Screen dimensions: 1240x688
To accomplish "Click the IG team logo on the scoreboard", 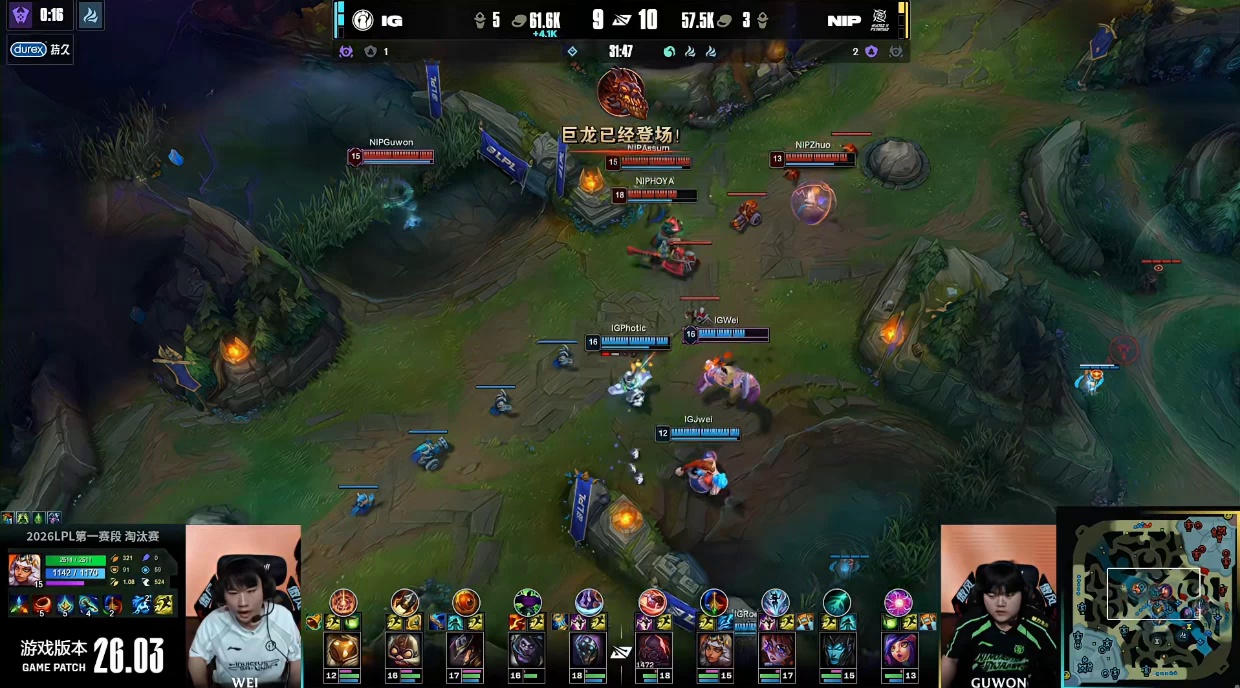I will click(x=362, y=20).
